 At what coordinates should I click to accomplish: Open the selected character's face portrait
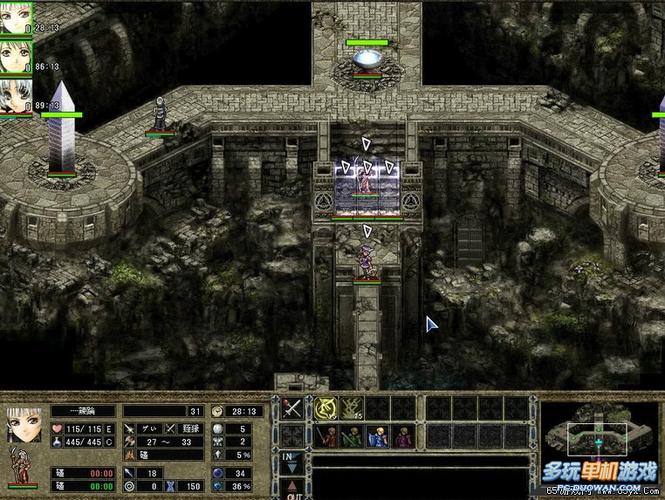(x=23, y=424)
